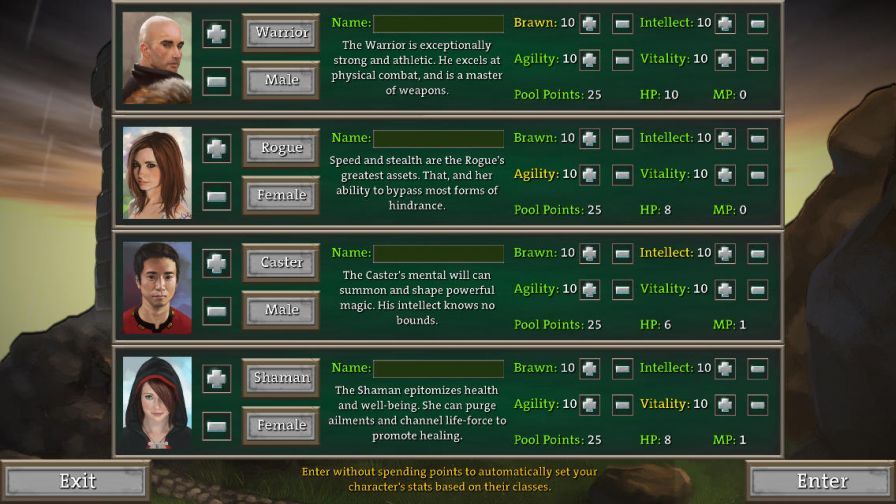Decrease the Warrior's Intellect stat

point(757,23)
